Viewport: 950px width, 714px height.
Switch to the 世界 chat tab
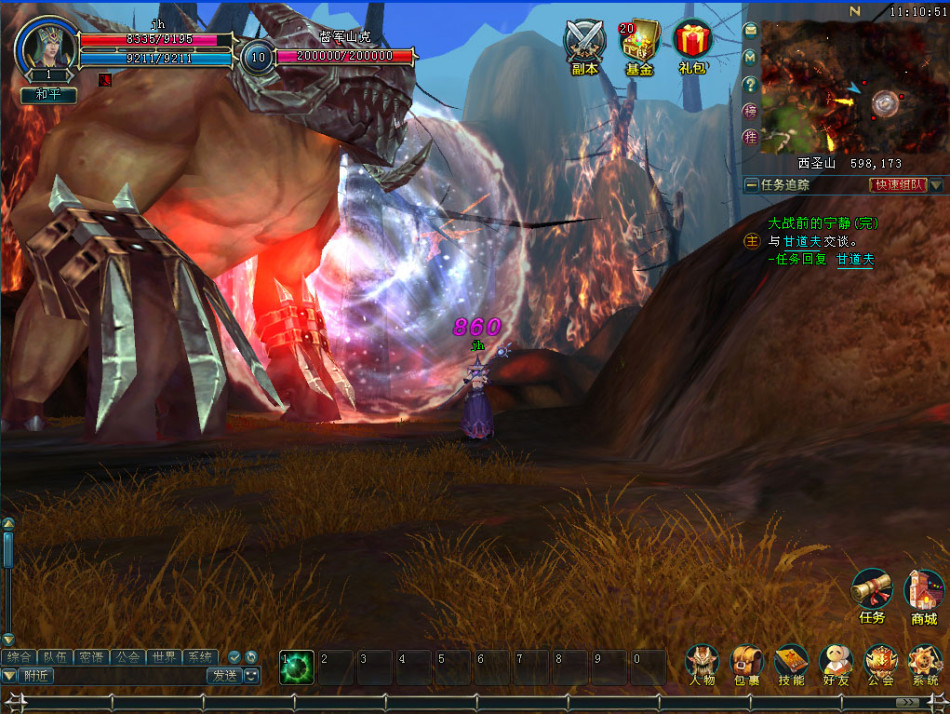pos(163,657)
